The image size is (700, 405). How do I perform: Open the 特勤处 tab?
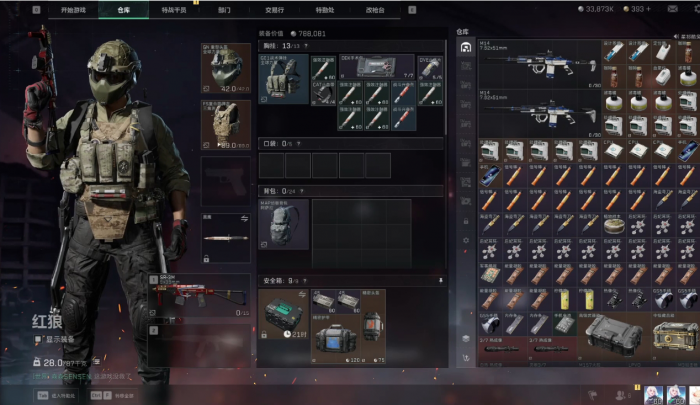coord(325,10)
